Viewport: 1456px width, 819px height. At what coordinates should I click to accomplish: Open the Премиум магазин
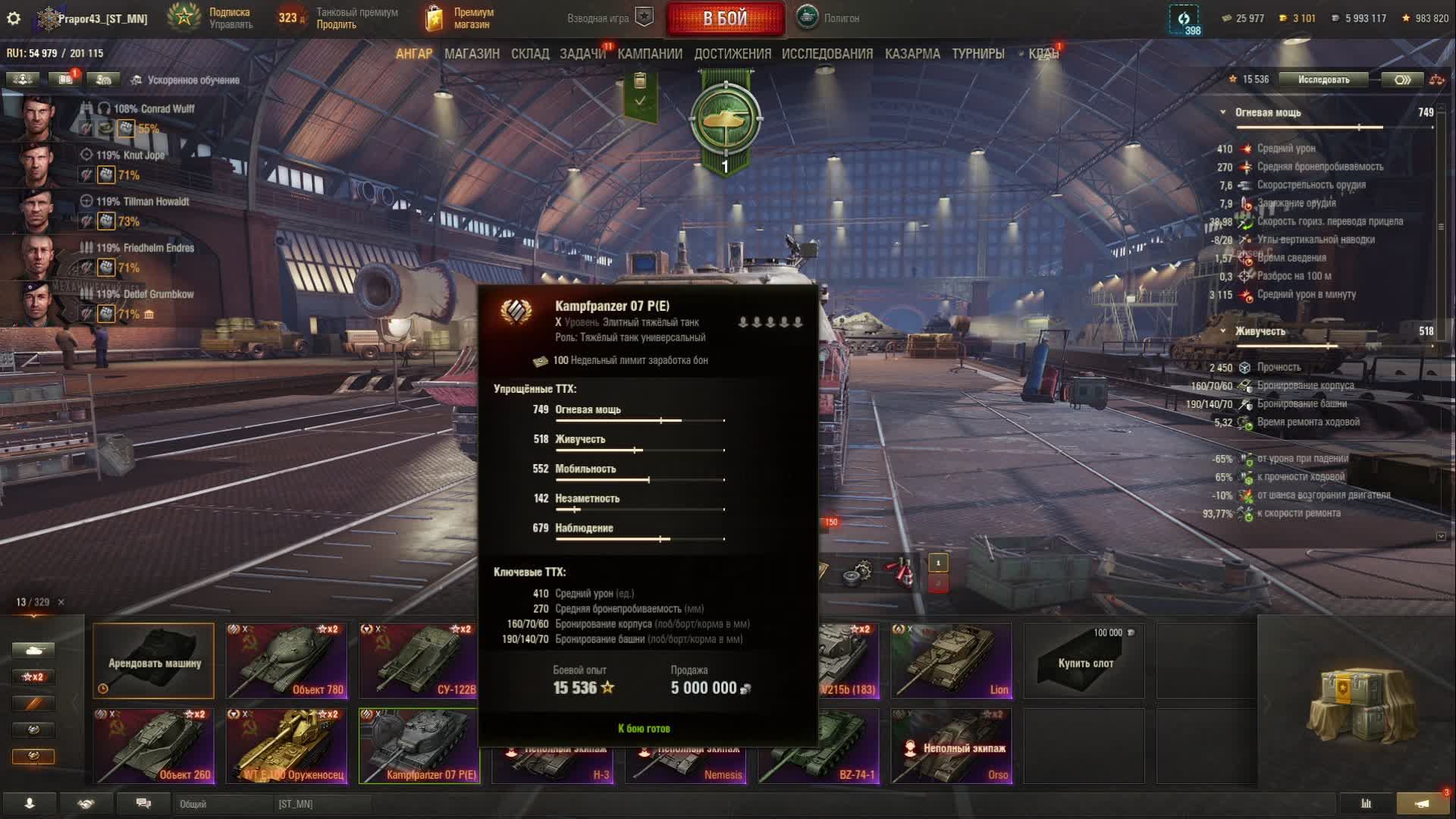coord(460,18)
